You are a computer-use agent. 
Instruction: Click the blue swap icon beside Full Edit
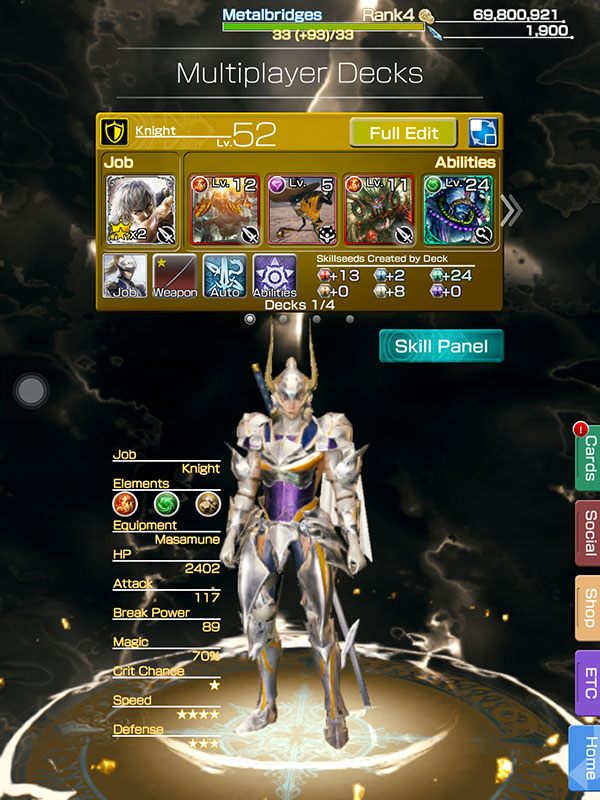483,132
